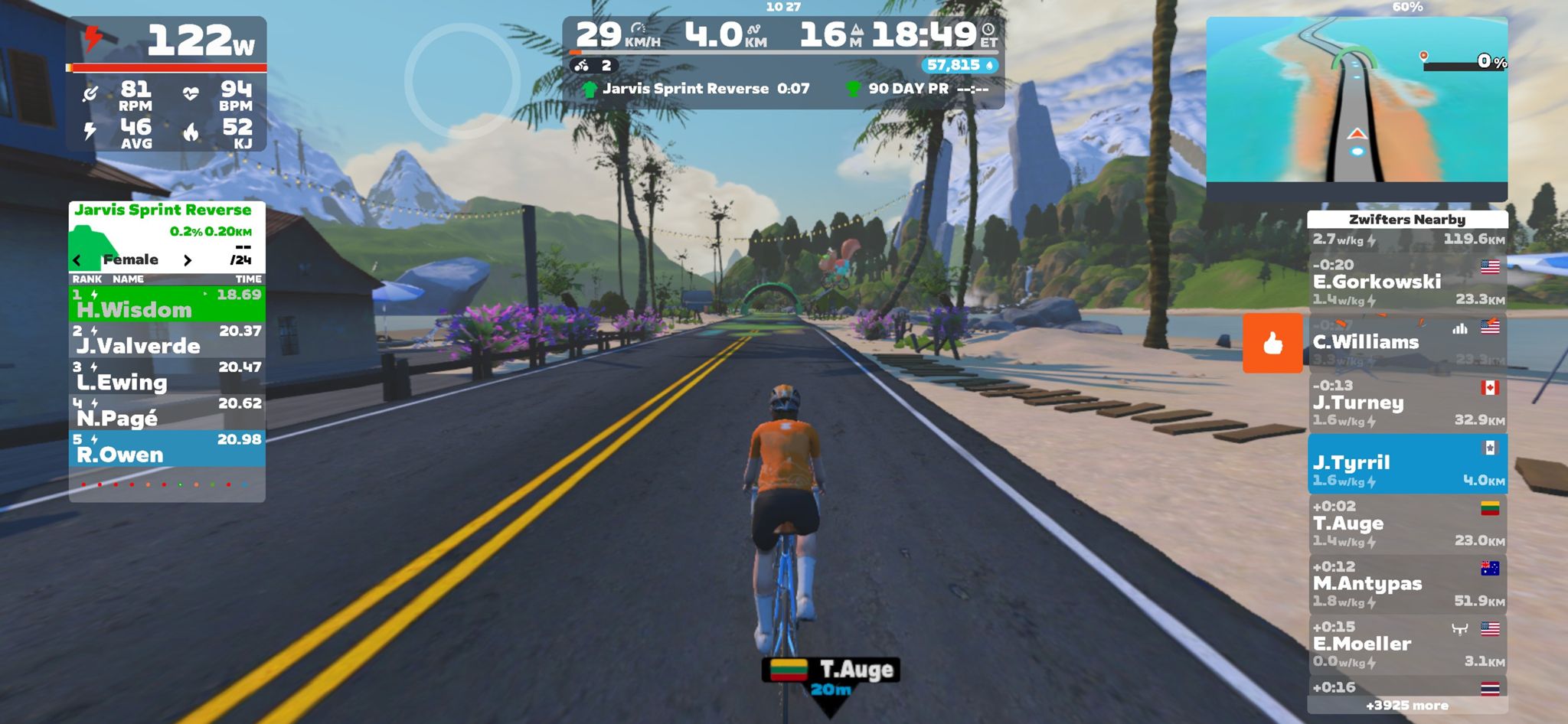1568x724 pixels.
Task: Switch leaderboard to next category with right arrow
Action: click(x=188, y=261)
